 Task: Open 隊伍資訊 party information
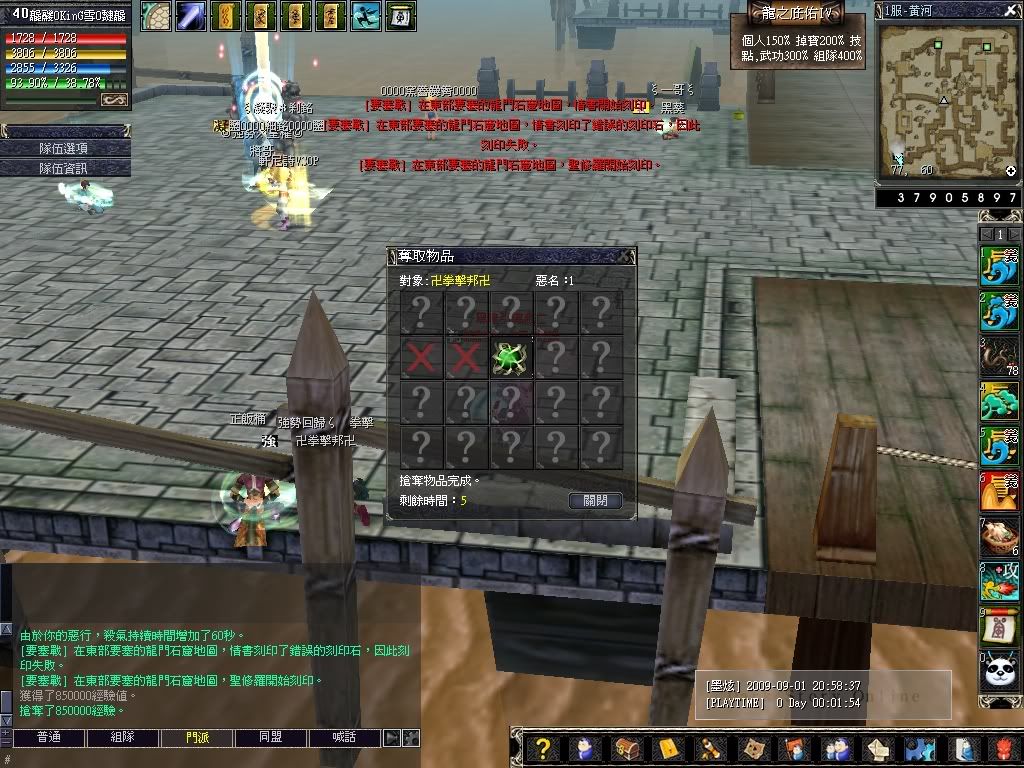[x=64, y=169]
